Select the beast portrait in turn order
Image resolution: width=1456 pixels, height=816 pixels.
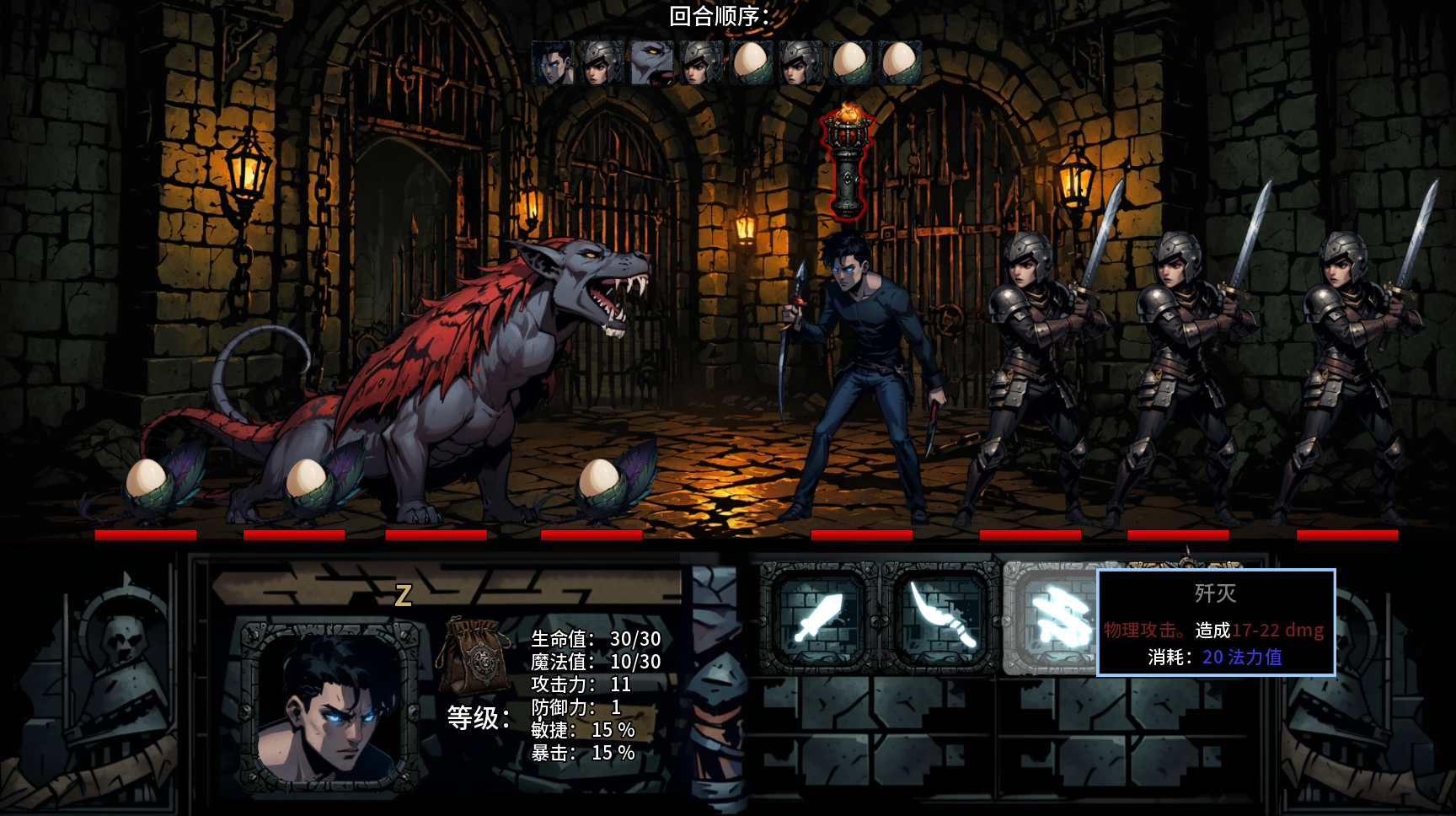(651, 62)
